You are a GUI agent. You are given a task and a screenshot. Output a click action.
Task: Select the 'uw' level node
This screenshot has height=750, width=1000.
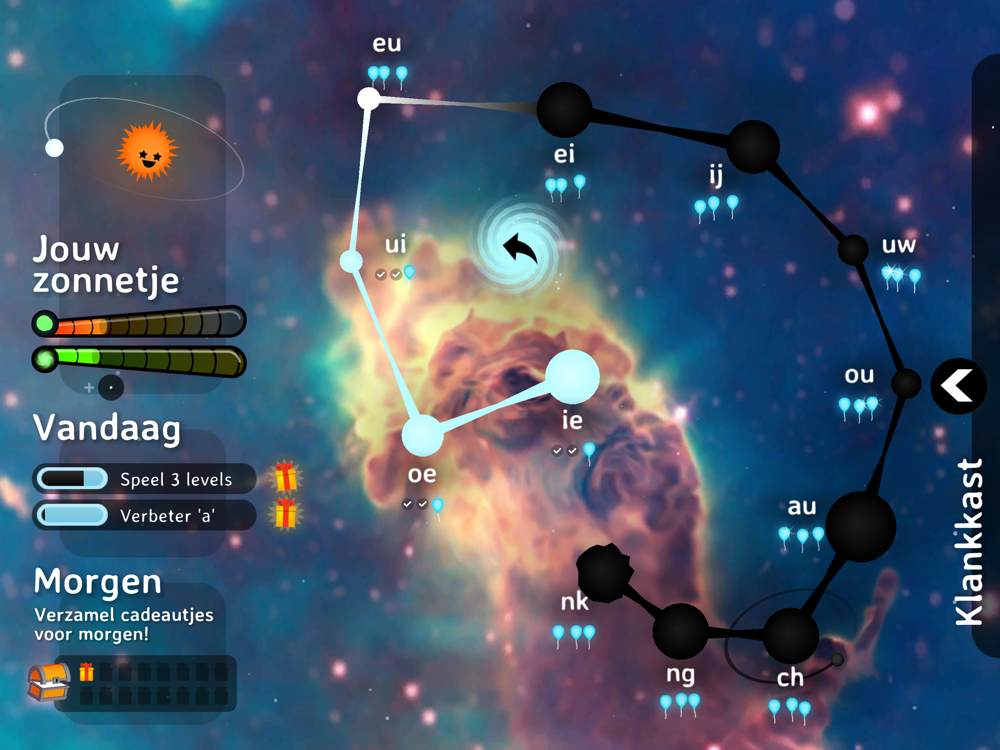click(853, 249)
